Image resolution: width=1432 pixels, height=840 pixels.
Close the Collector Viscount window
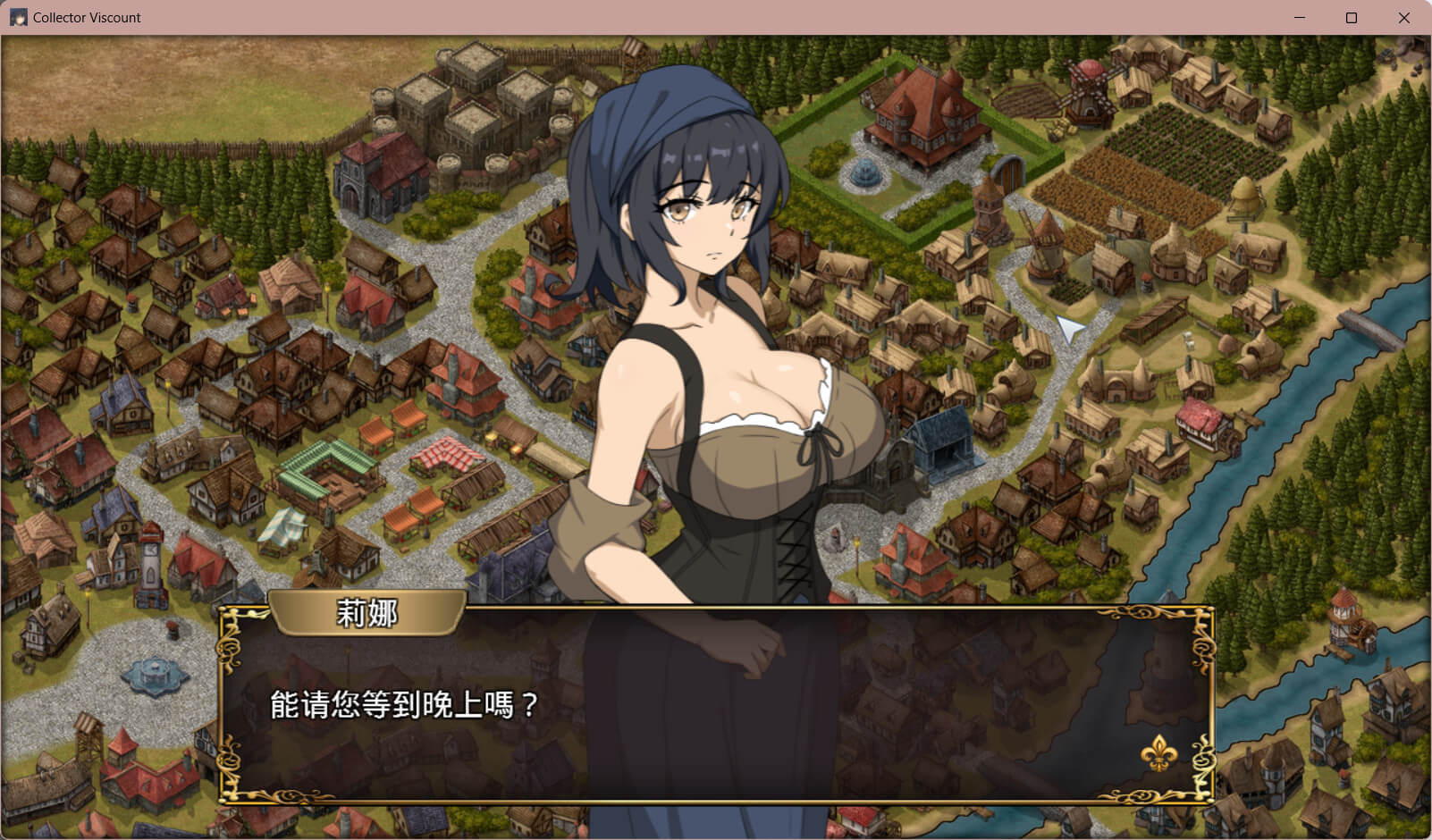(1403, 18)
